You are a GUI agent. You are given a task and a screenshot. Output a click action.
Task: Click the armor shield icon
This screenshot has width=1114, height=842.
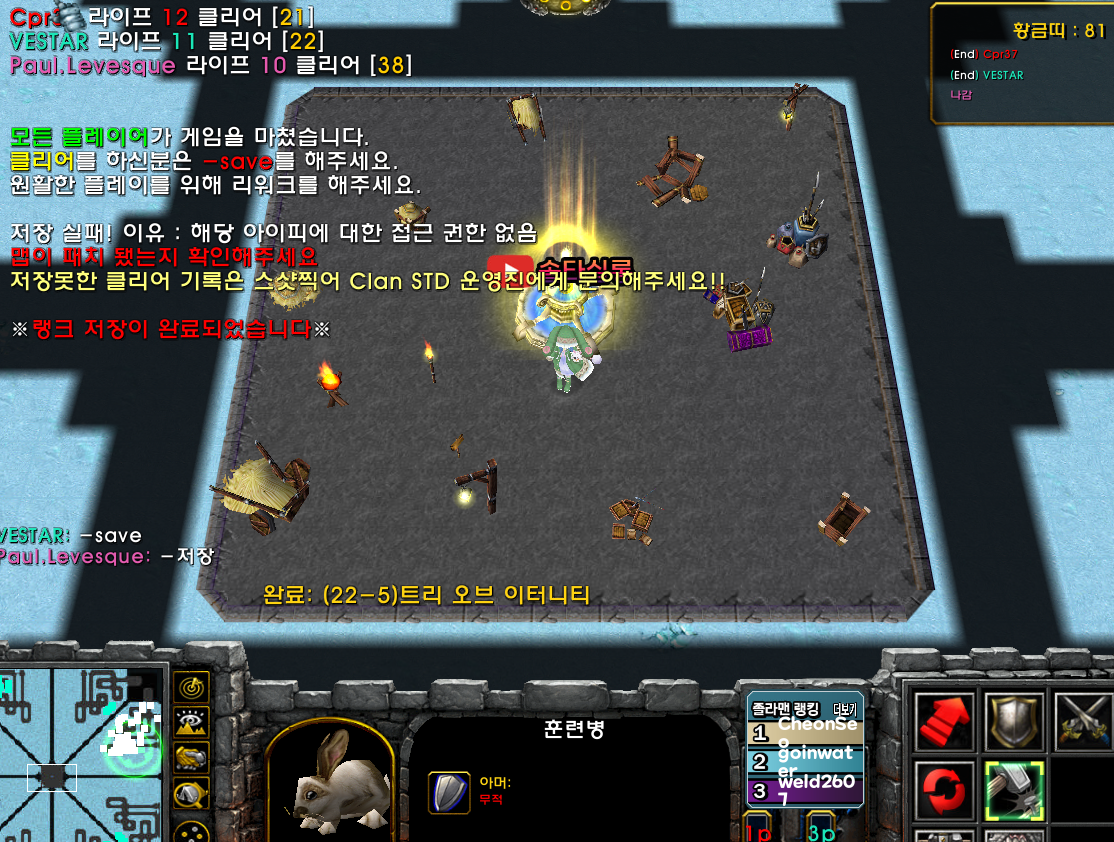(448, 792)
